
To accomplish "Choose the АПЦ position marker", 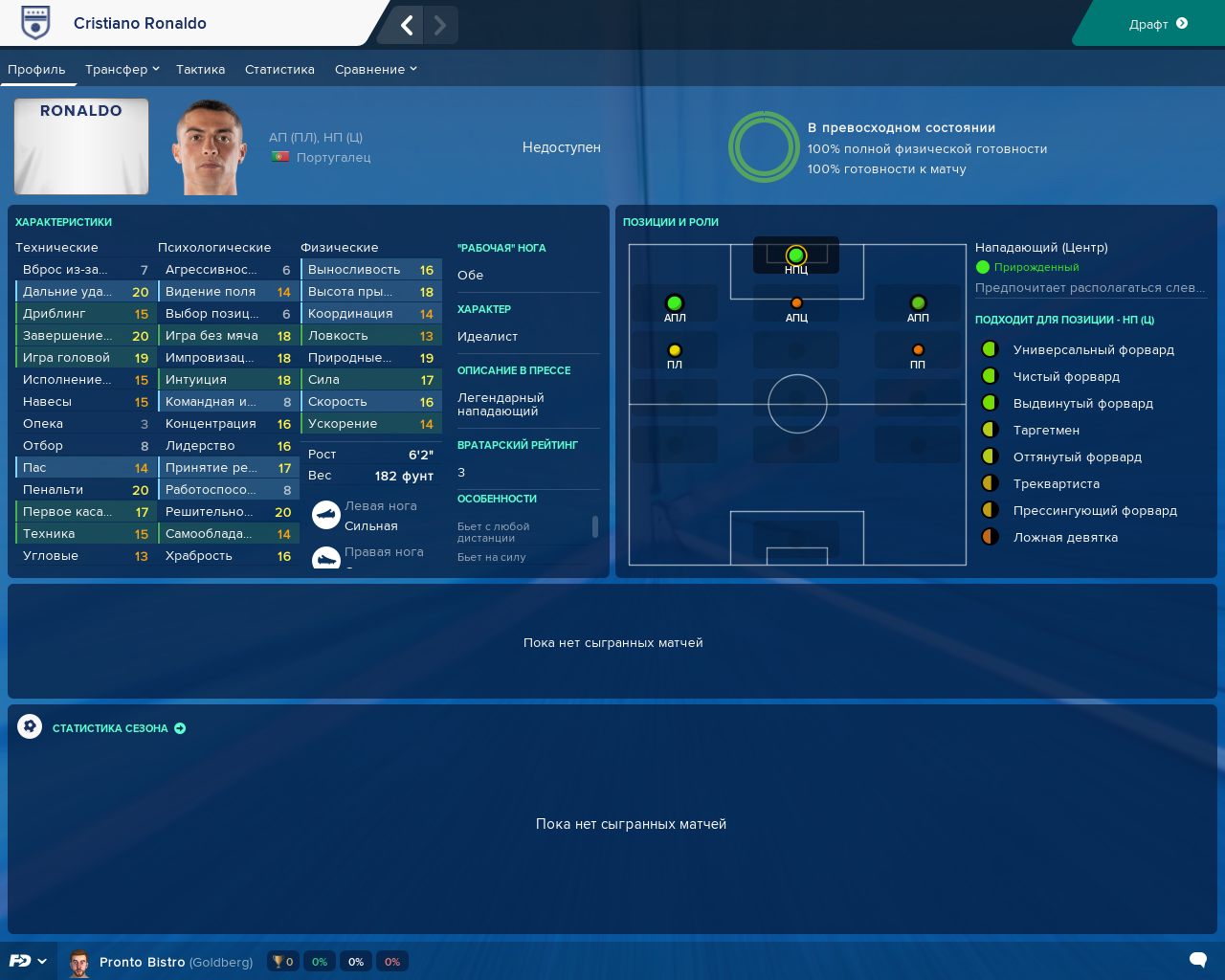I will tap(796, 304).
